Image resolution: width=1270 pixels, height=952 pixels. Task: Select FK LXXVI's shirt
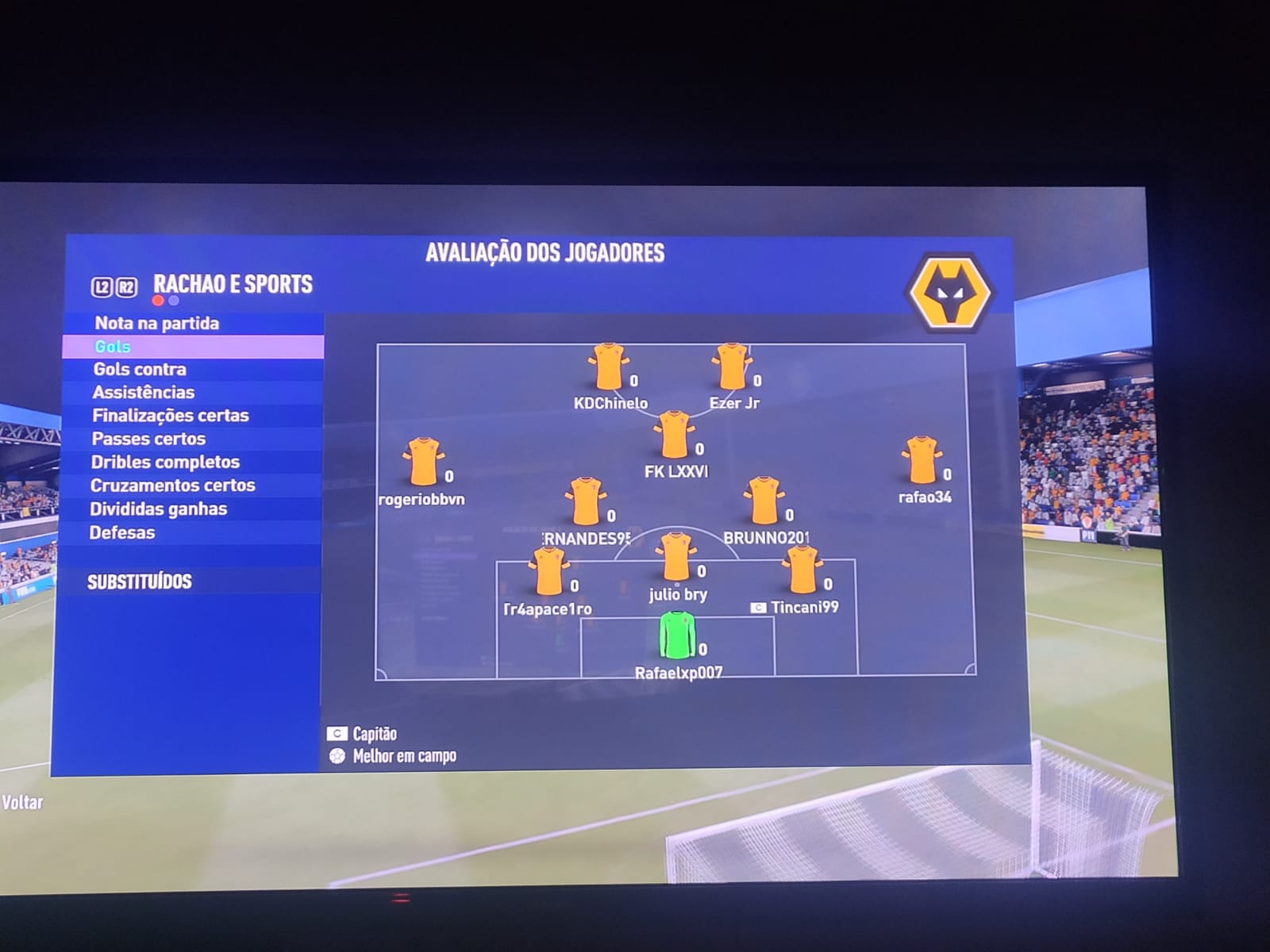click(674, 435)
